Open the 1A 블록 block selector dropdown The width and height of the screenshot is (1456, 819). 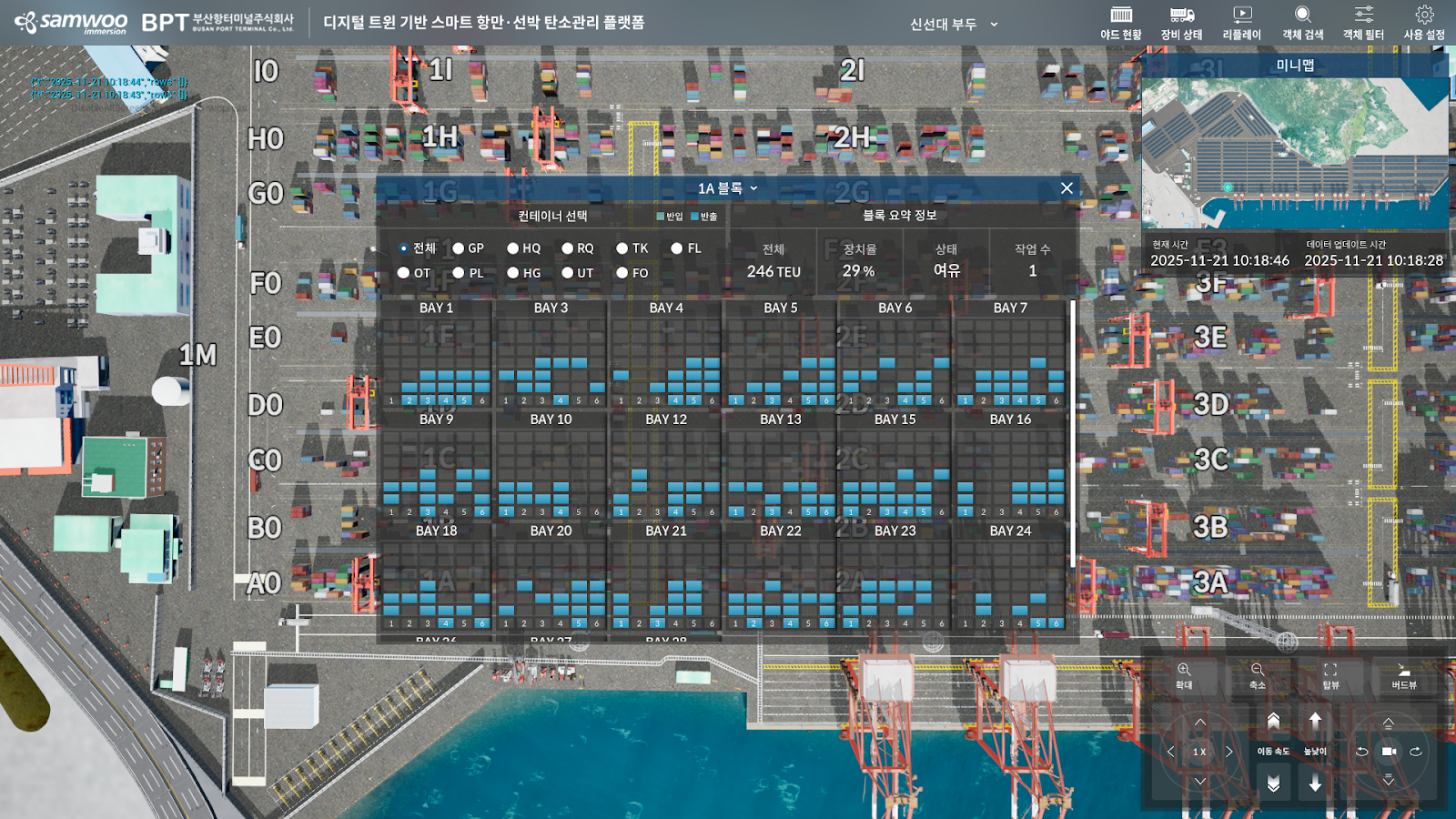point(727,188)
